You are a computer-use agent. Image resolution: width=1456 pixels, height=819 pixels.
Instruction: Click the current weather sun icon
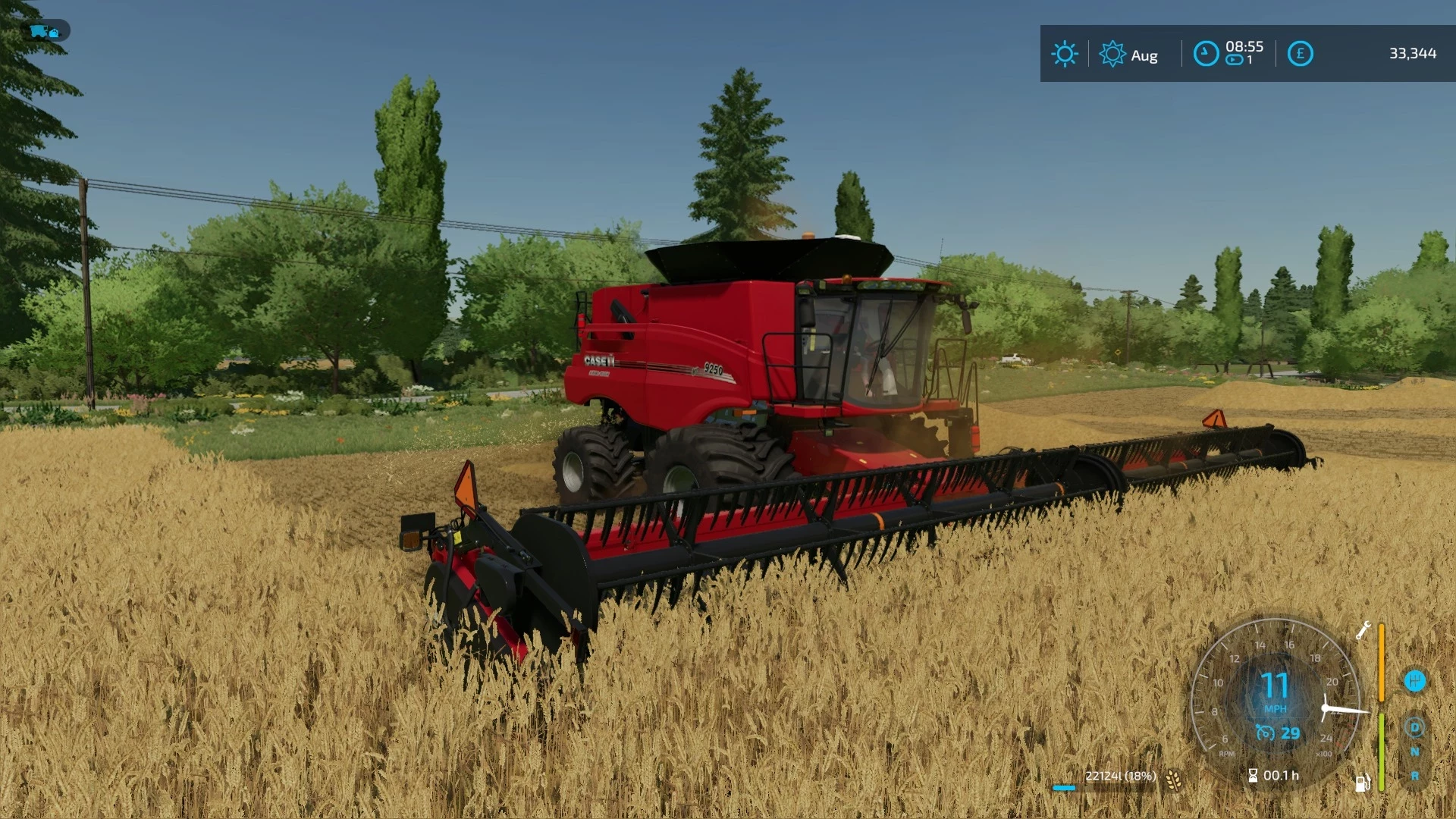tap(1065, 53)
